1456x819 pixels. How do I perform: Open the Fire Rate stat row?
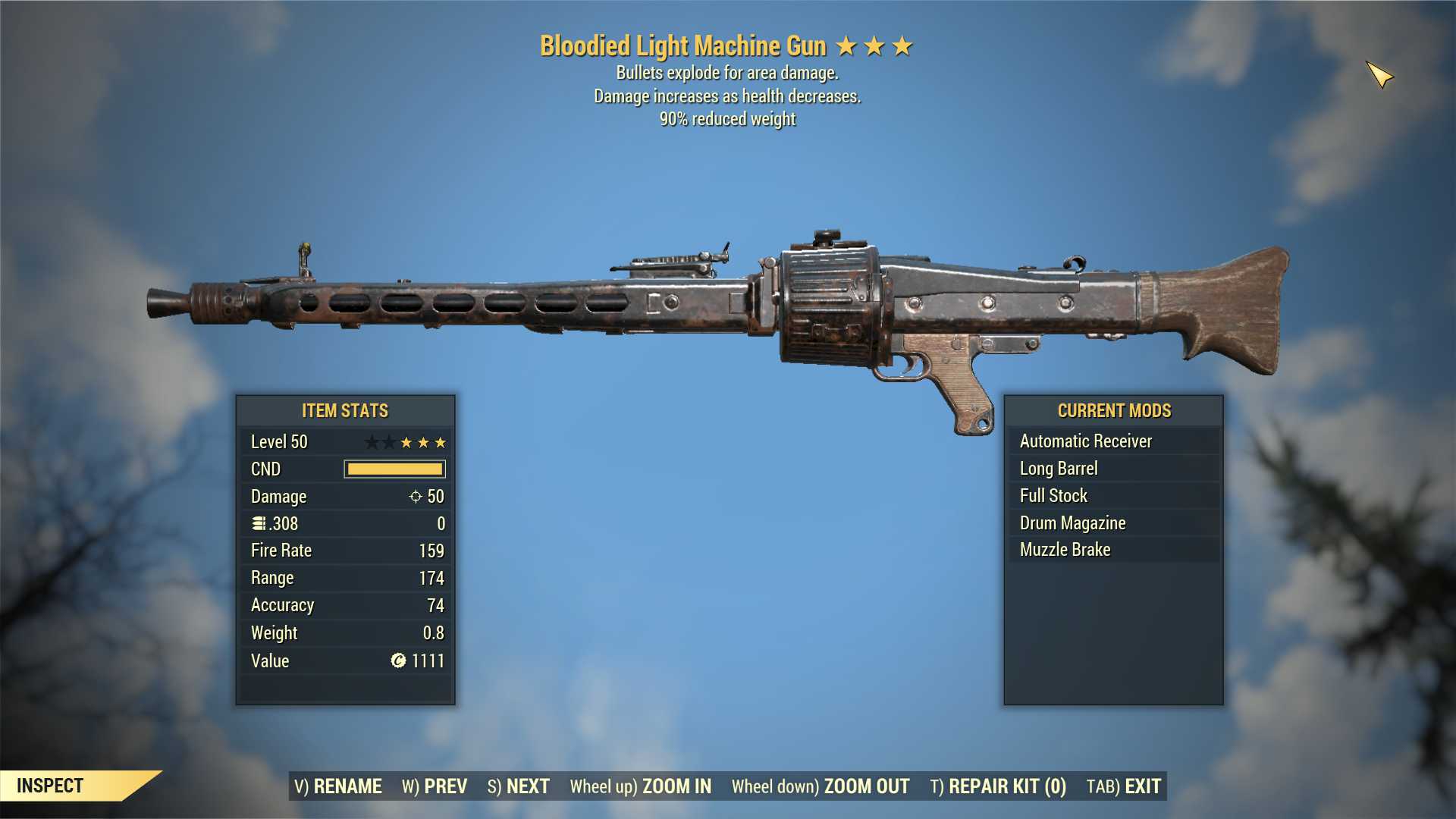click(x=345, y=551)
